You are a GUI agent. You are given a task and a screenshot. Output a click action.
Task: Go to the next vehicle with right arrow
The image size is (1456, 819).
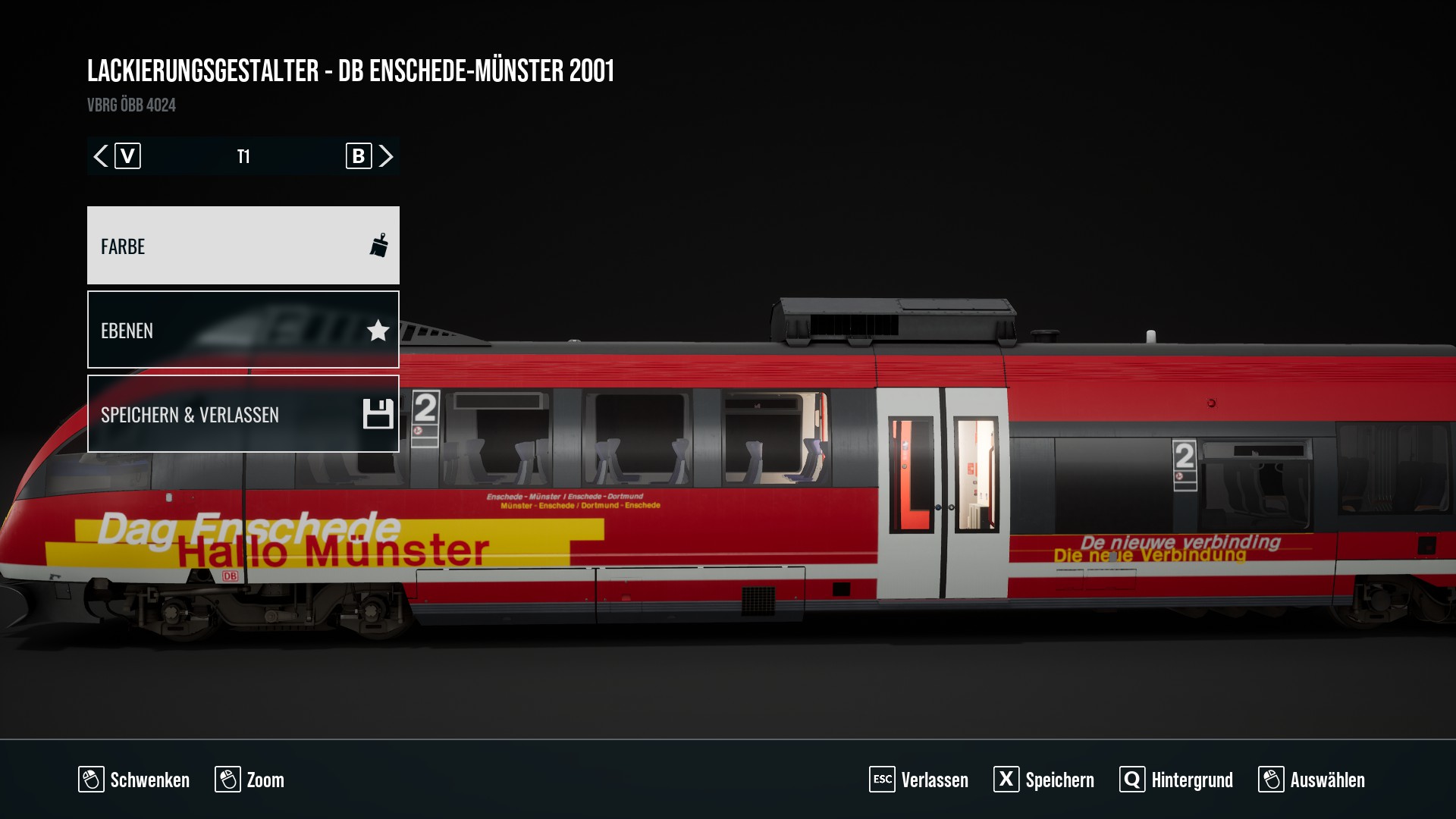(386, 156)
